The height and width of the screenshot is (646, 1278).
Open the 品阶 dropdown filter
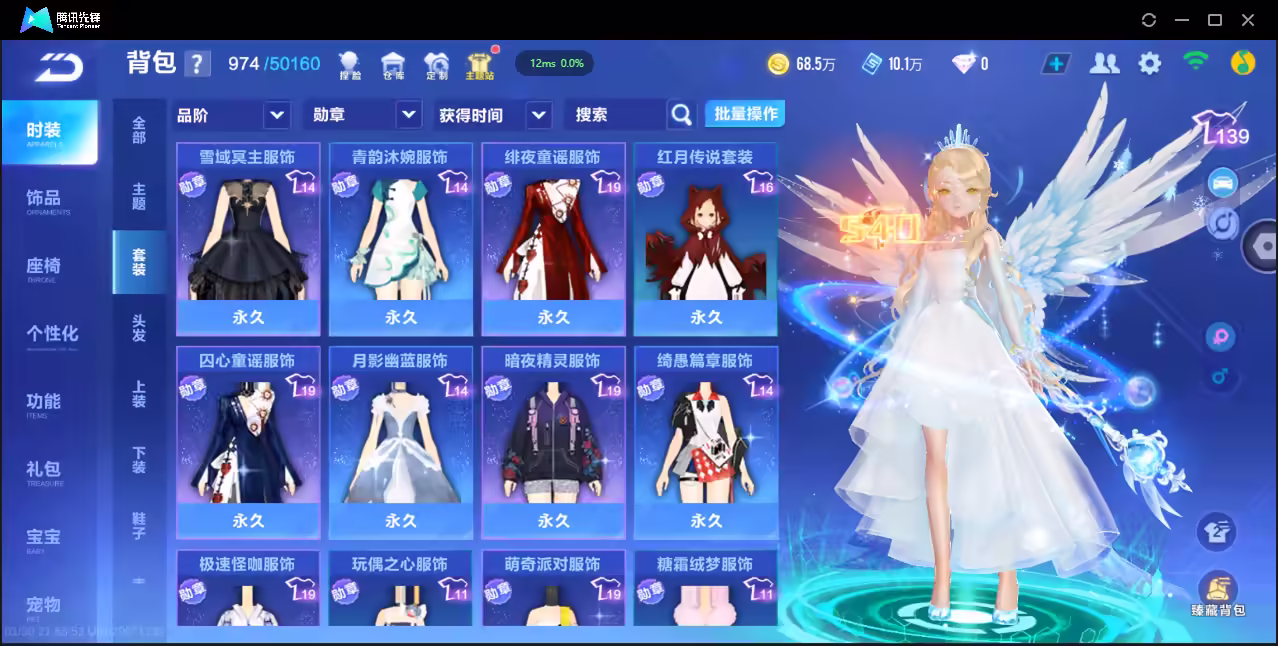click(232, 115)
